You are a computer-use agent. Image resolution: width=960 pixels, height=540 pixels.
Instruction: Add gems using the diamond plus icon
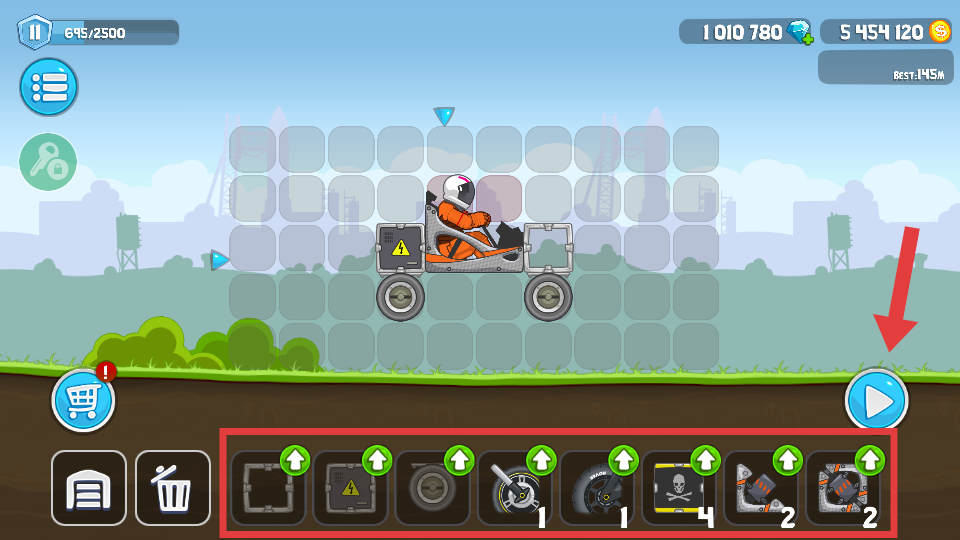tap(800, 33)
